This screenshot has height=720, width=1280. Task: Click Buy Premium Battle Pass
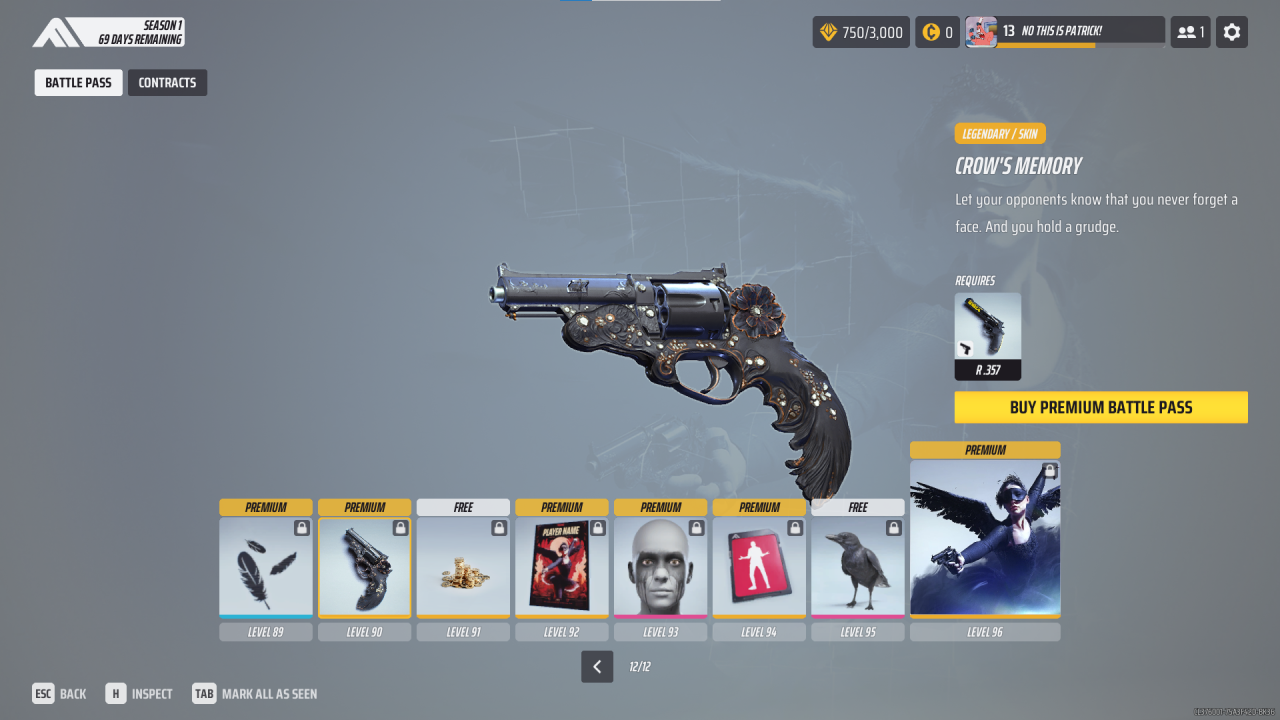coord(1100,407)
